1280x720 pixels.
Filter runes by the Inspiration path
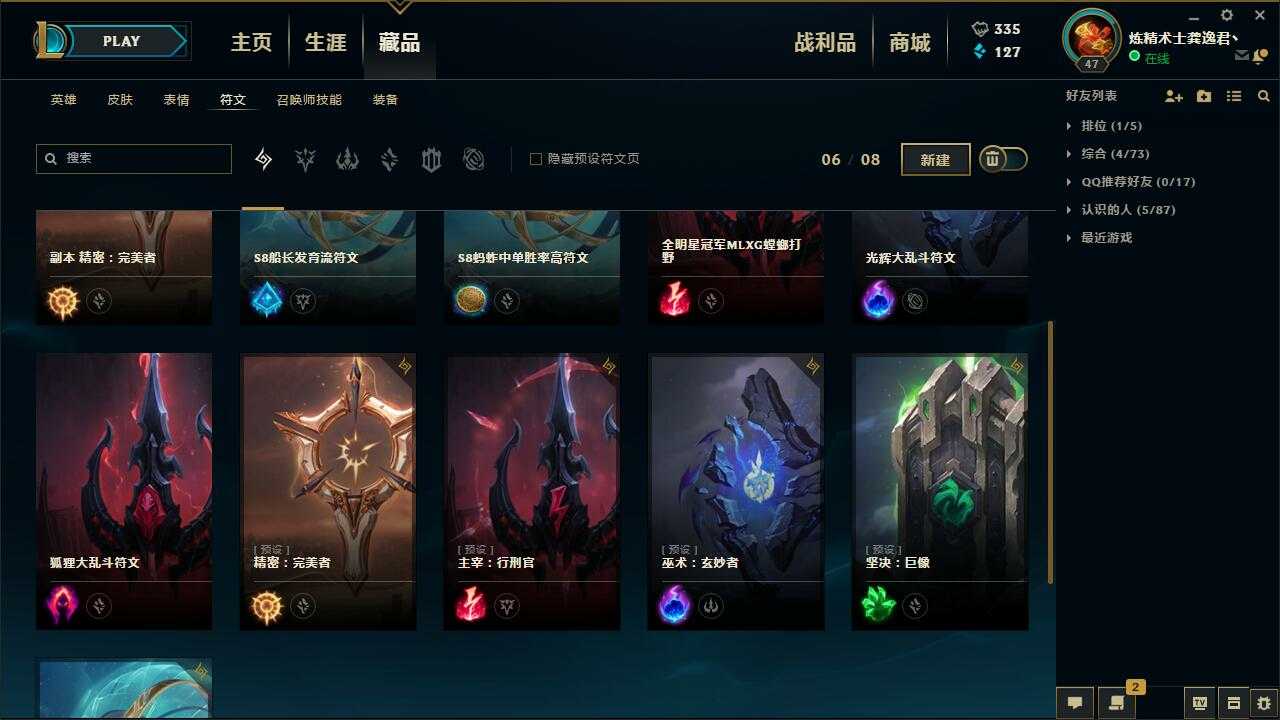[474, 159]
